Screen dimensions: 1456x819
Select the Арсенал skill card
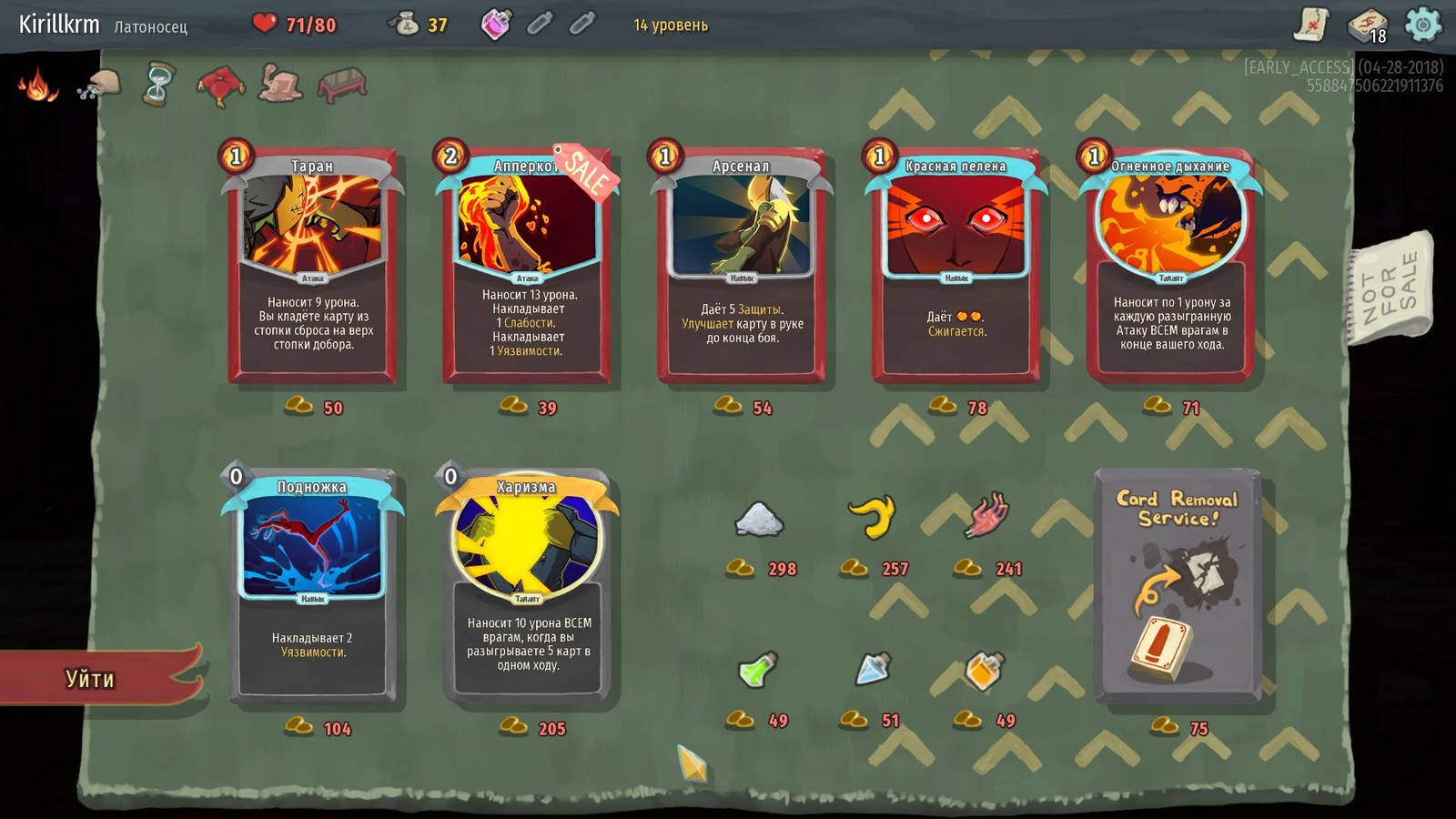point(741,265)
